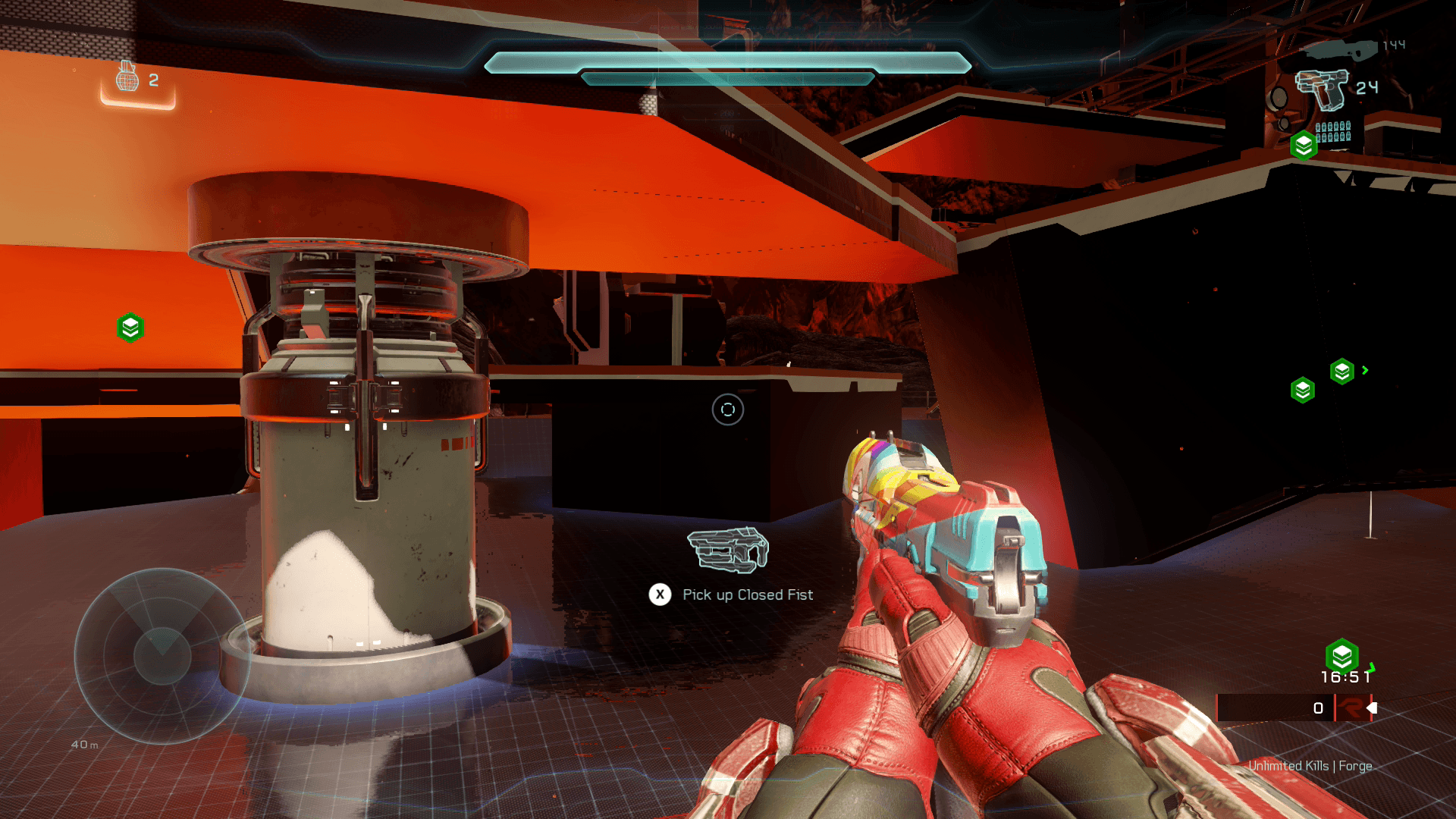Screen dimensions: 1456x819
Task: Open the circular motion tracker radar
Action: point(162,655)
